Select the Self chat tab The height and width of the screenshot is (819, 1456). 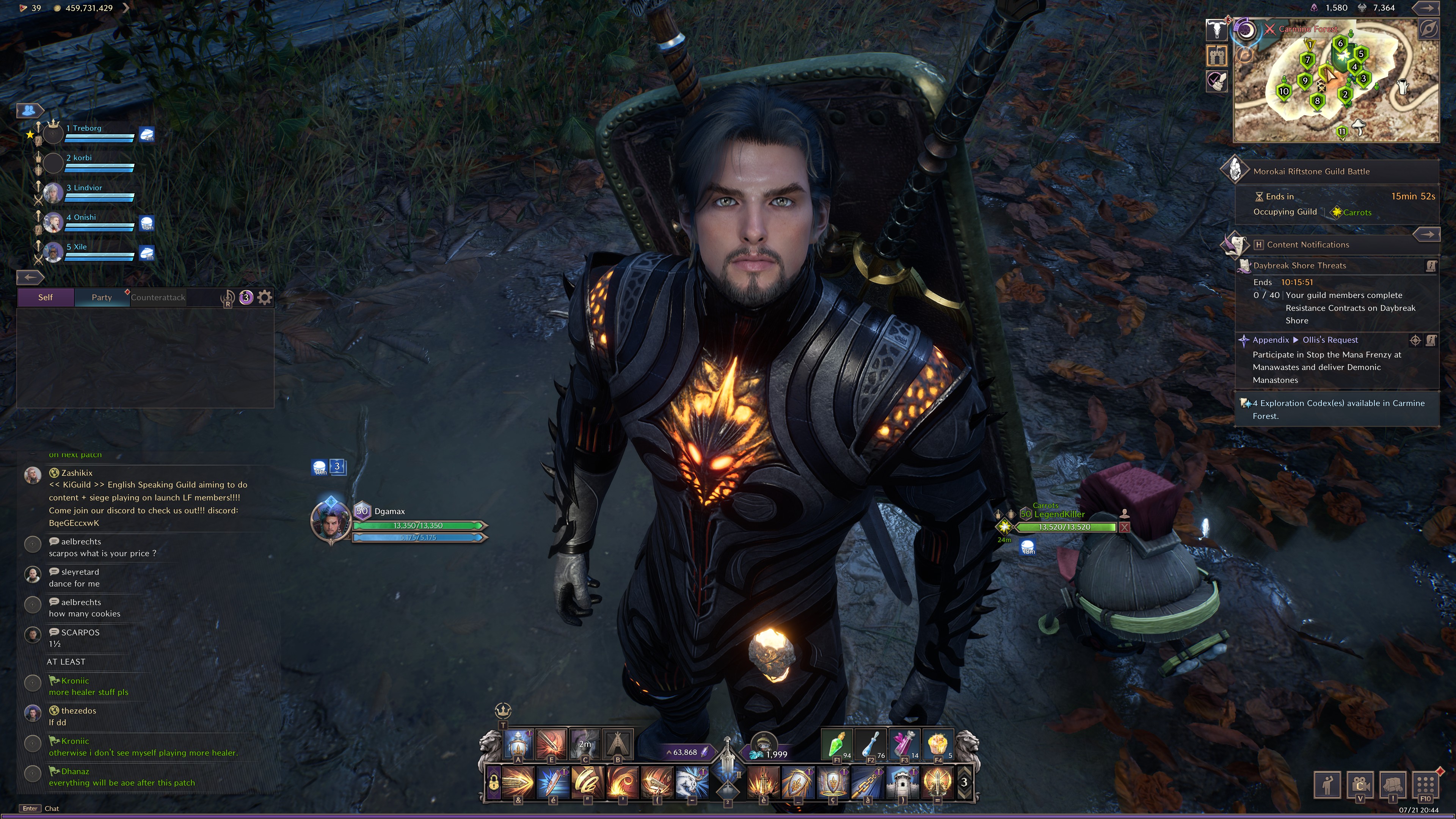coord(45,297)
